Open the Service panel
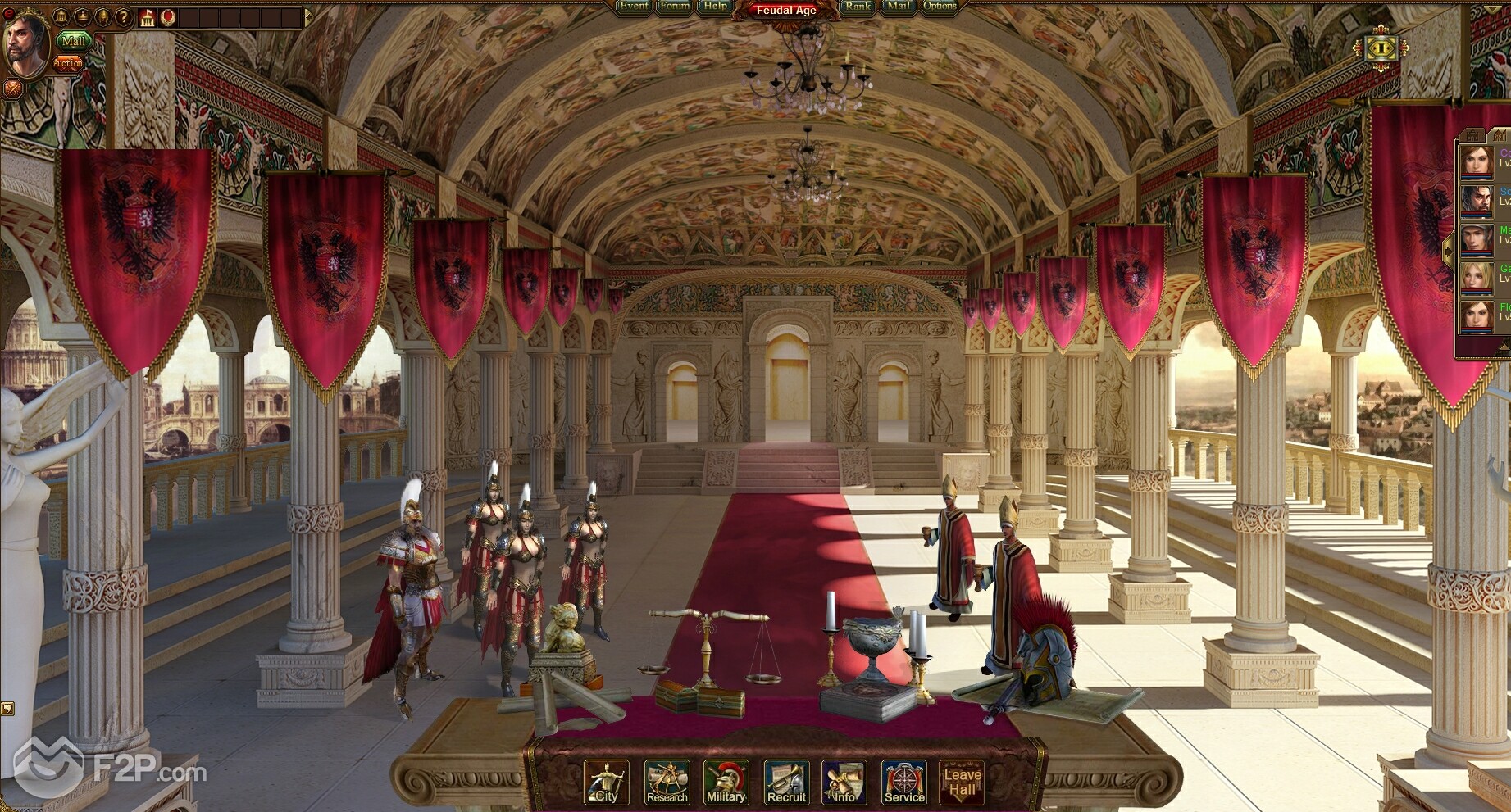 point(904,783)
